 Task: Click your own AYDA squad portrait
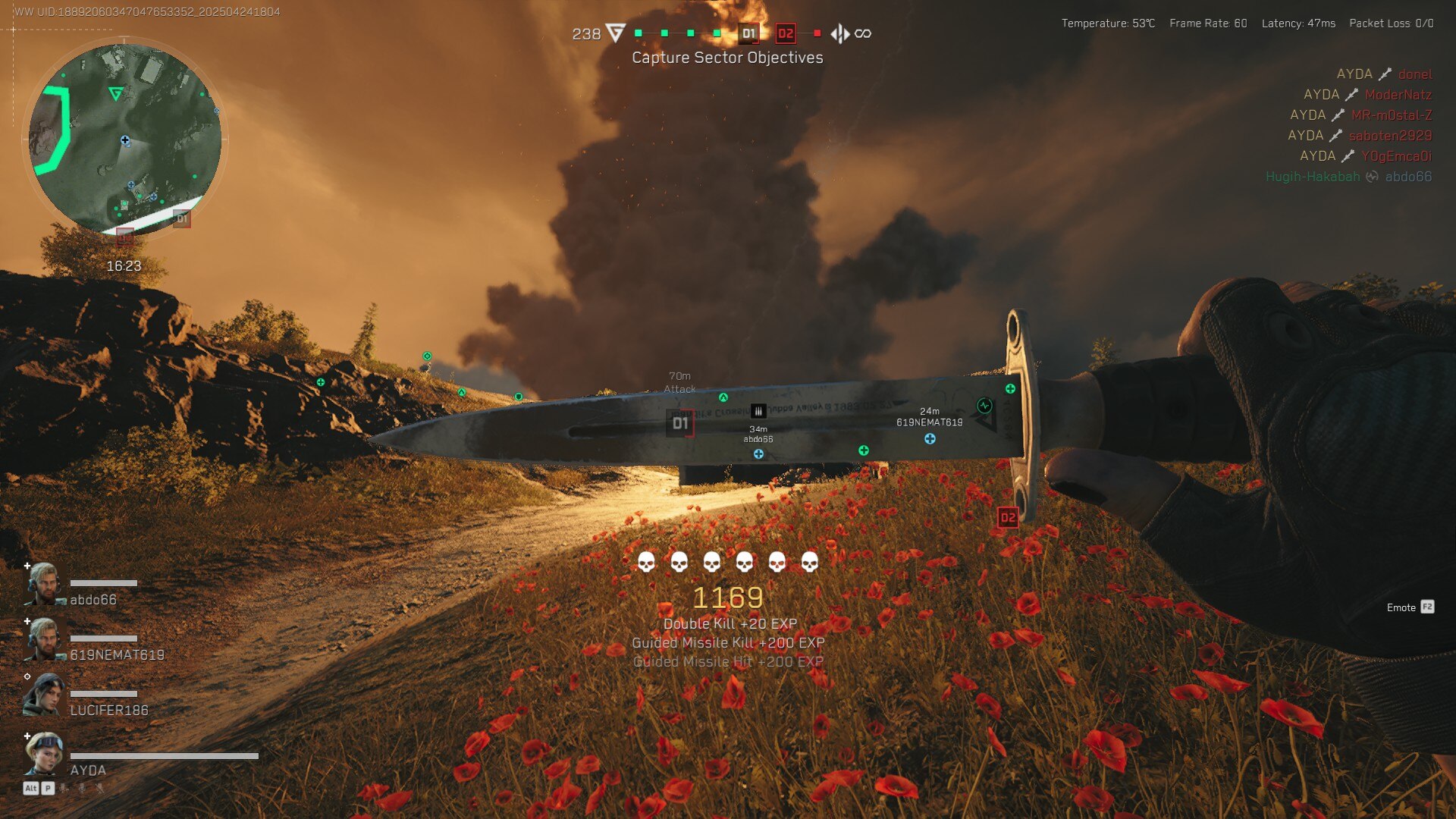44,754
